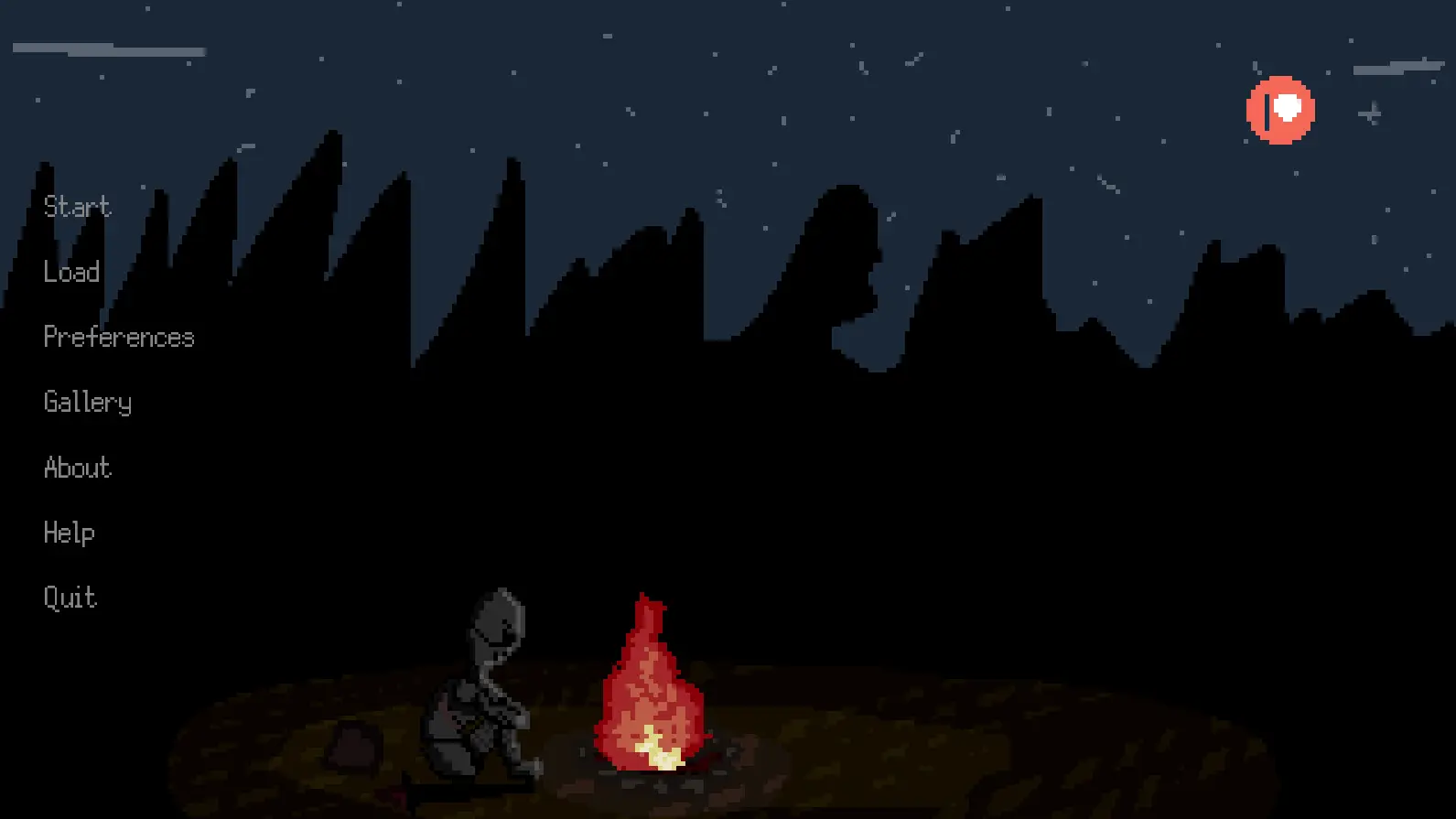Select Quit to exit the game

[70, 598]
